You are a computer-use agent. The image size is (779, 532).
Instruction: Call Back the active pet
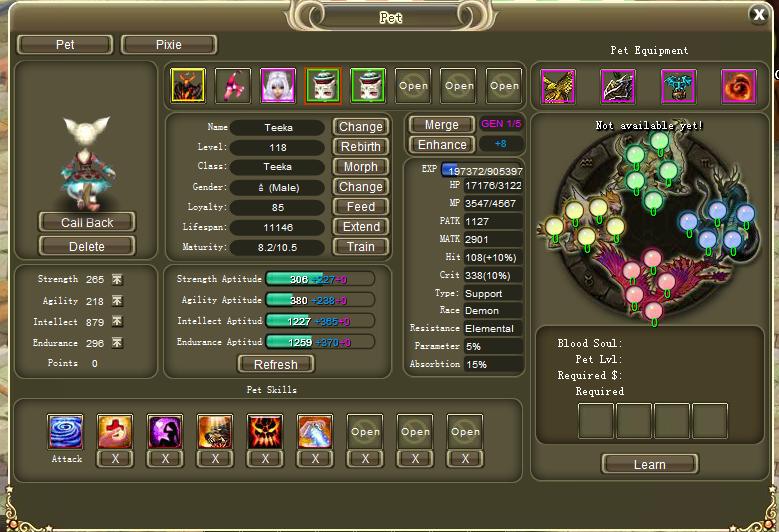coord(87,222)
